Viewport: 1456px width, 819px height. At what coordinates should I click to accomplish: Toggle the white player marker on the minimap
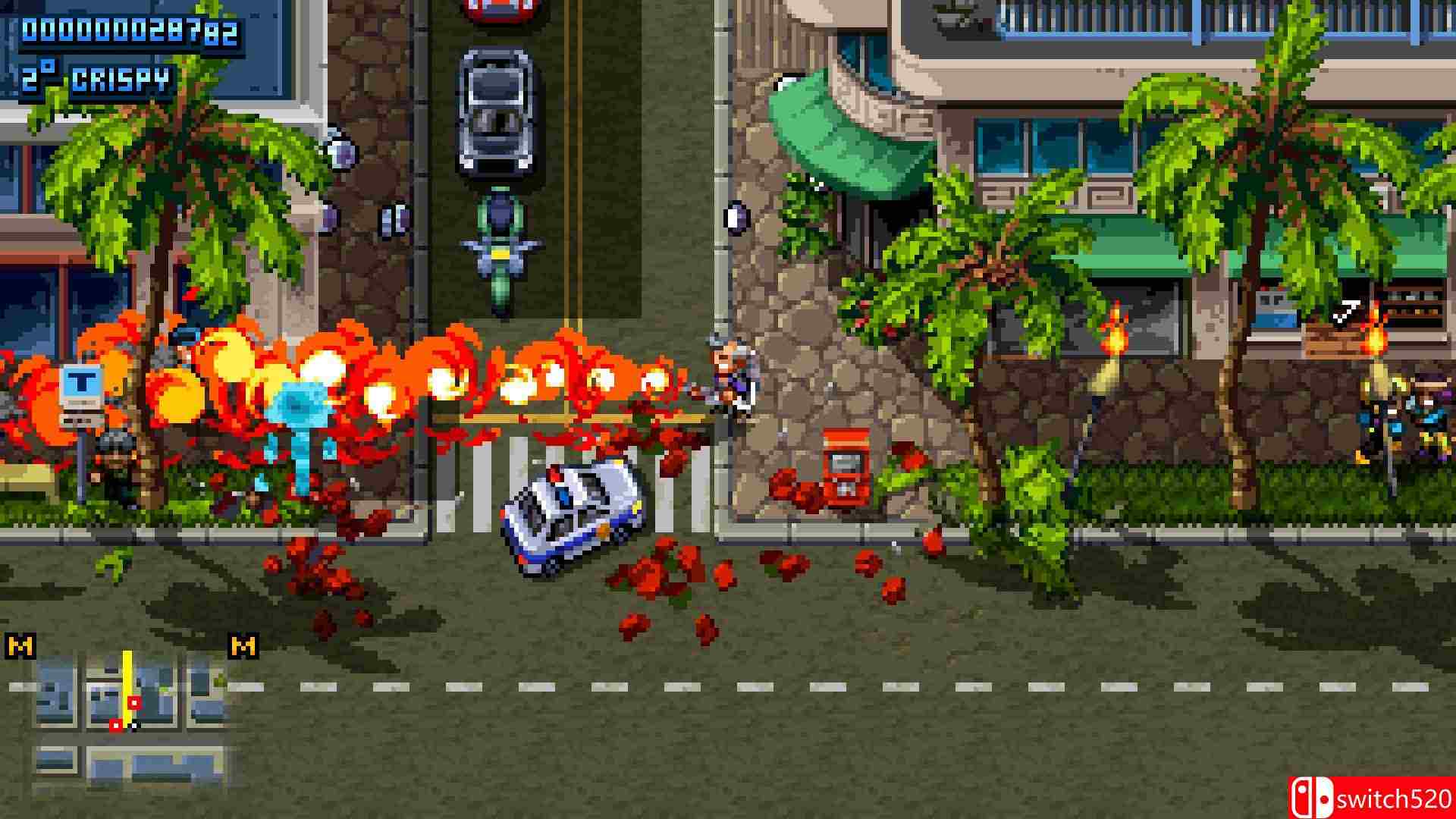pos(134,725)
